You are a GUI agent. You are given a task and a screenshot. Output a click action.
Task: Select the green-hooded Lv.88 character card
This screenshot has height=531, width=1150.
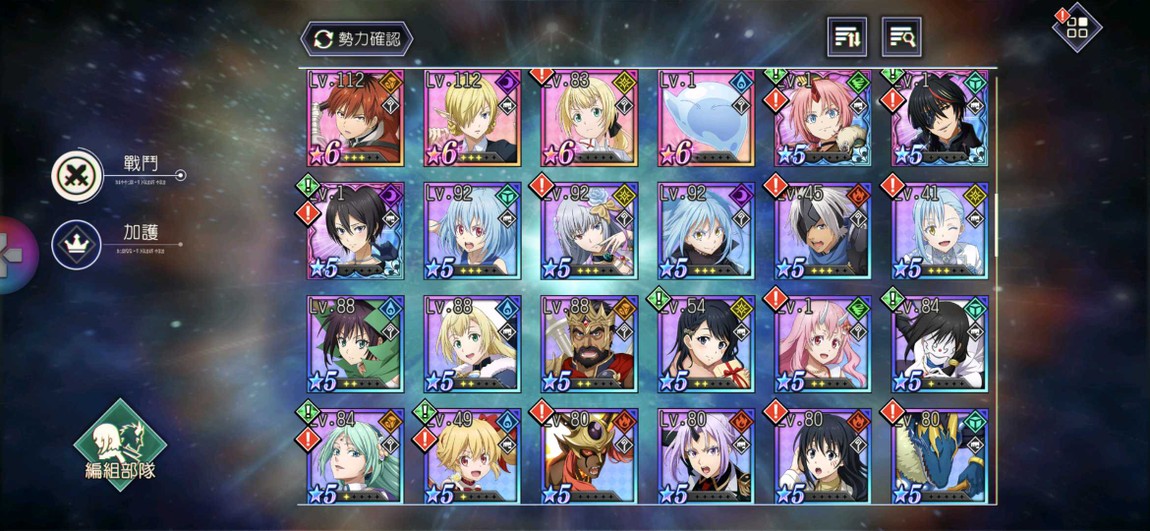coord(355,343)
